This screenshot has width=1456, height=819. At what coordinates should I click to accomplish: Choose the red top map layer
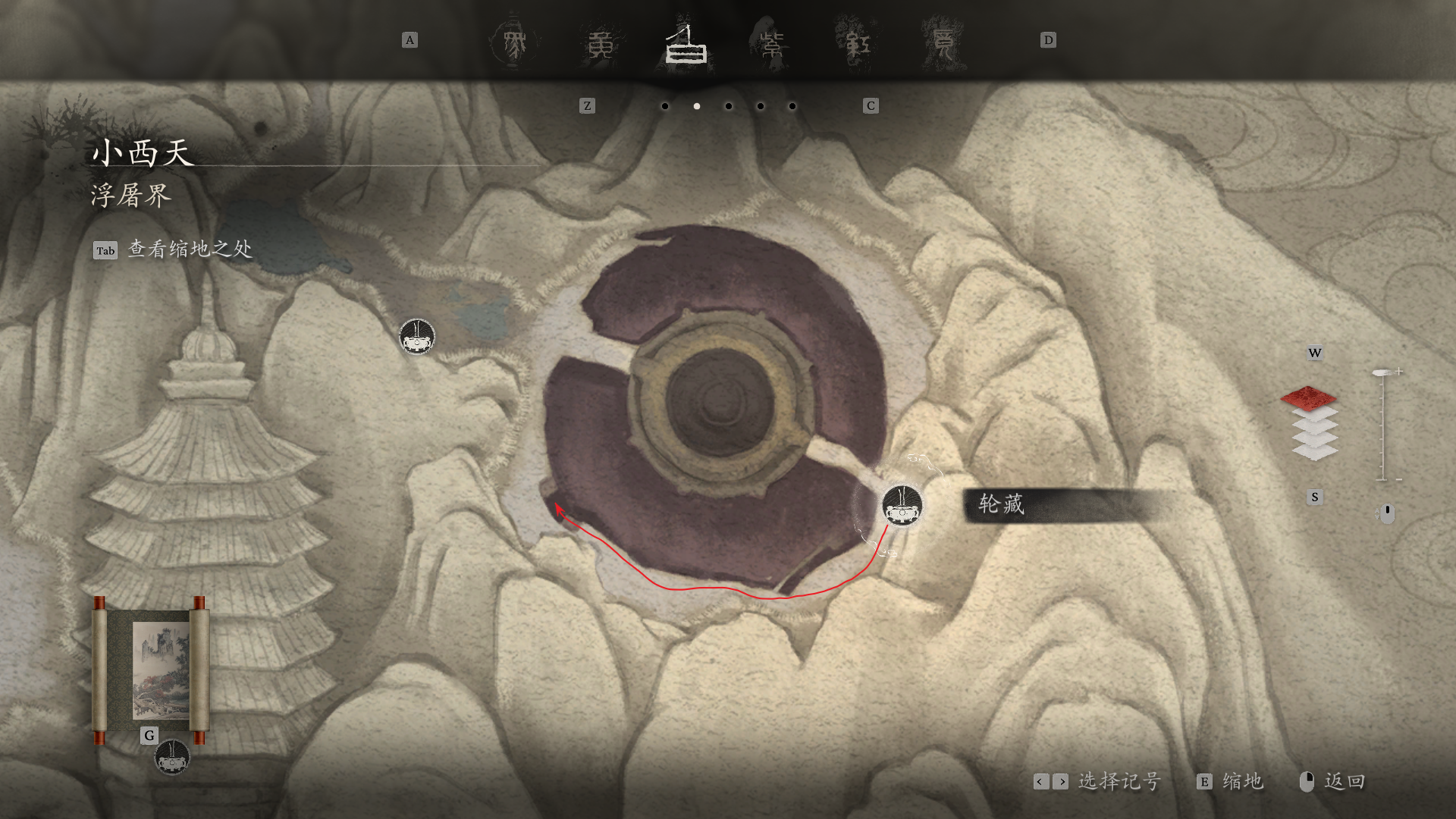tap(1308, 397)
